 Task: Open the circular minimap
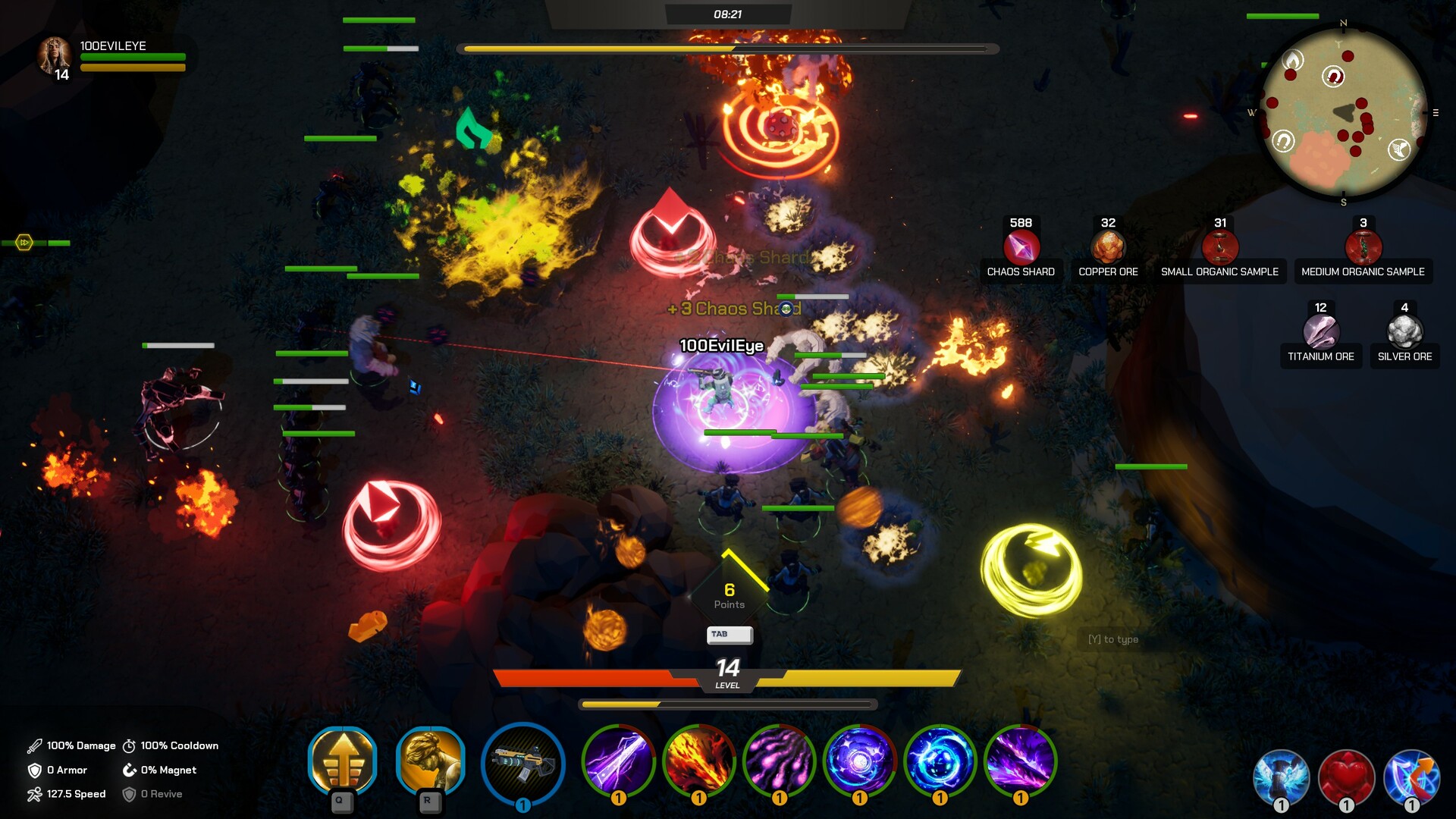(1344, 112)
